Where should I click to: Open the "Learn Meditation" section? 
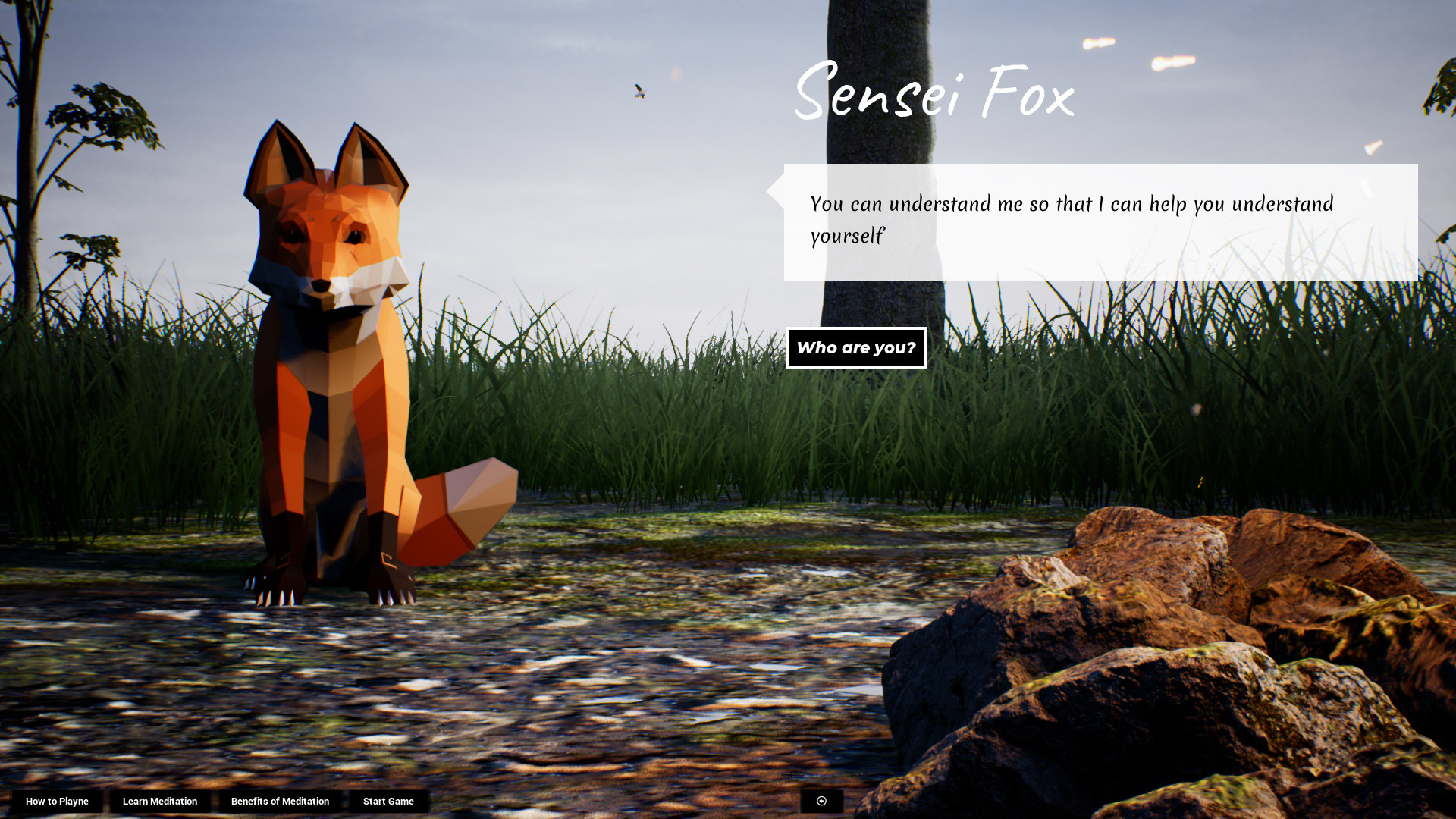tap(161, 801)
